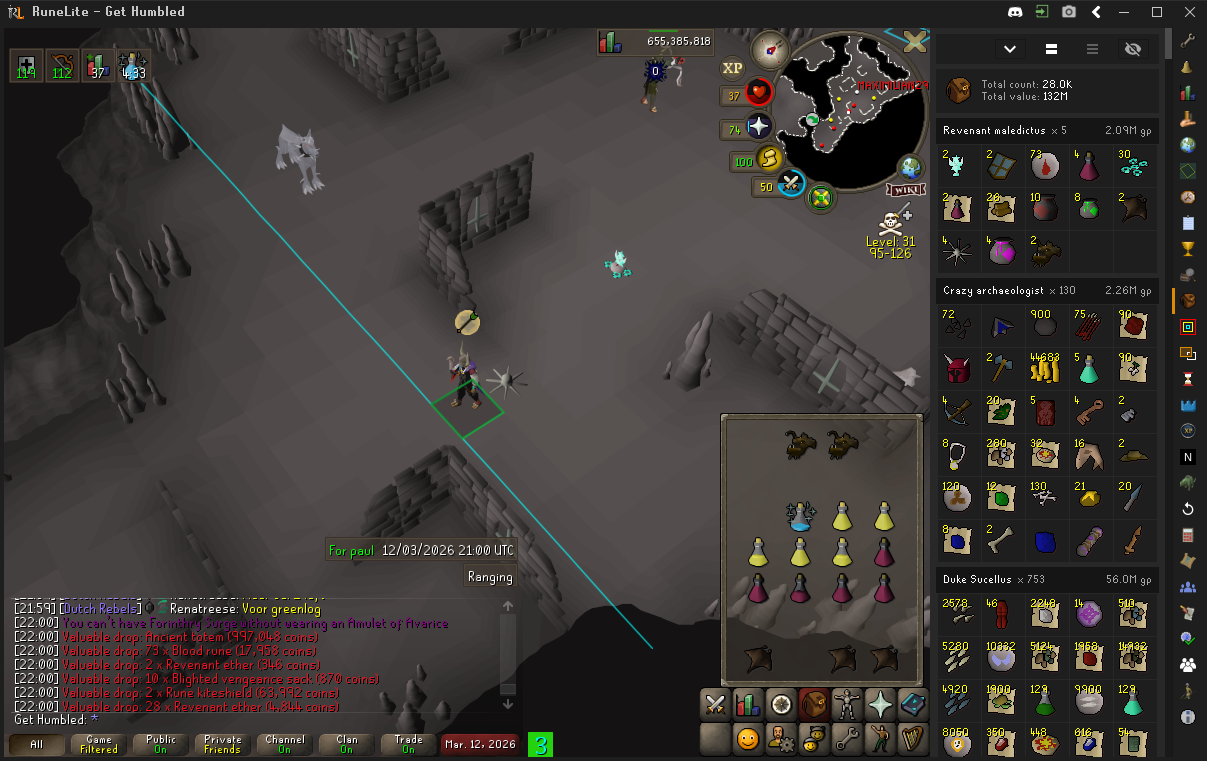Drink the sparkling blue potion in inventory

point(801,516)
